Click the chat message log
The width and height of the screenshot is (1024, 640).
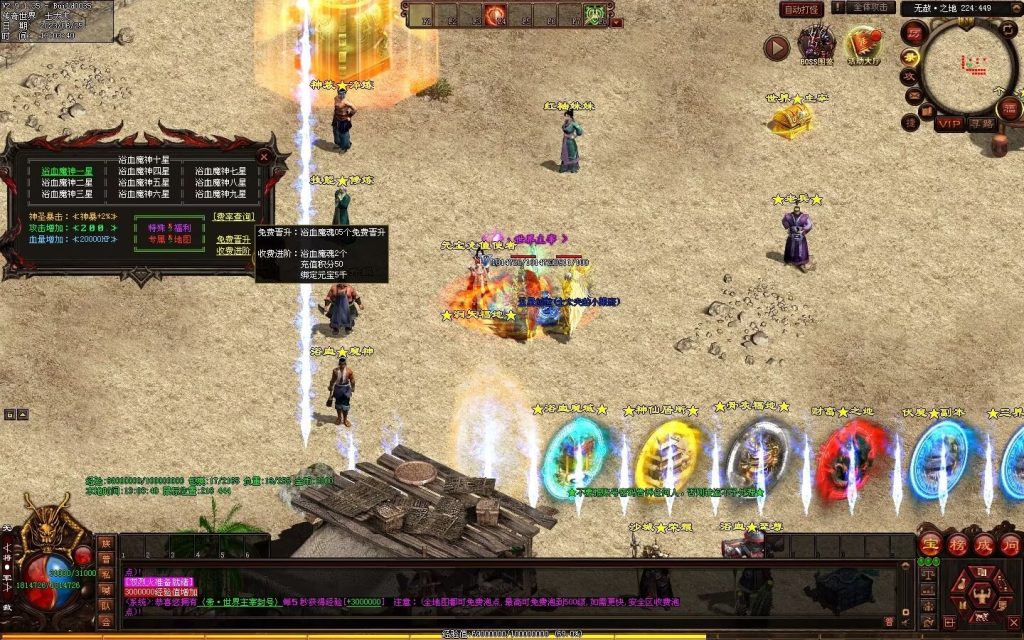point(500,596)
